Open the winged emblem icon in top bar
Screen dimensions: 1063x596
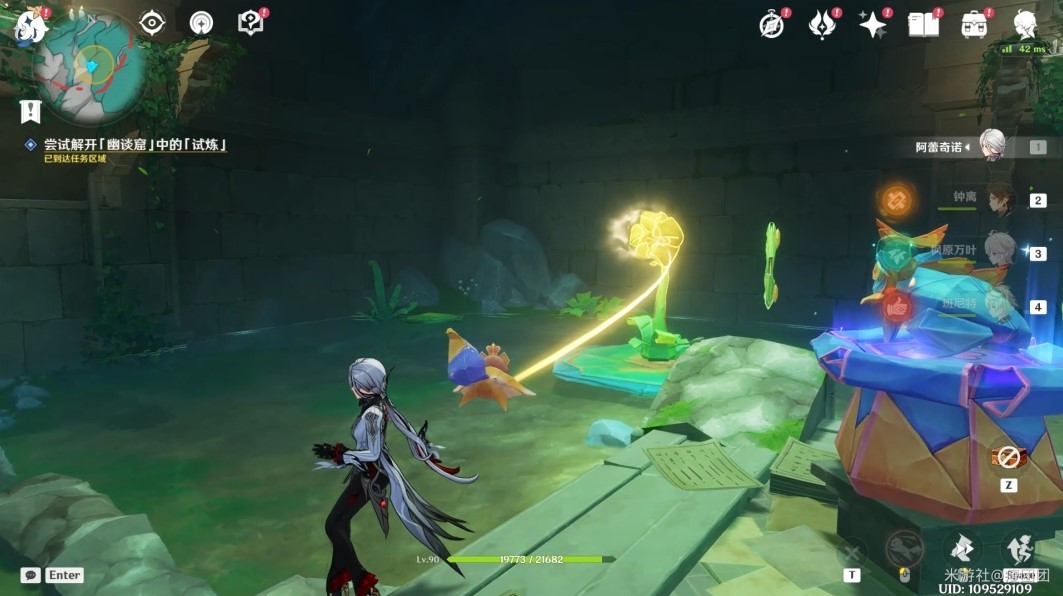coord(822,26)
